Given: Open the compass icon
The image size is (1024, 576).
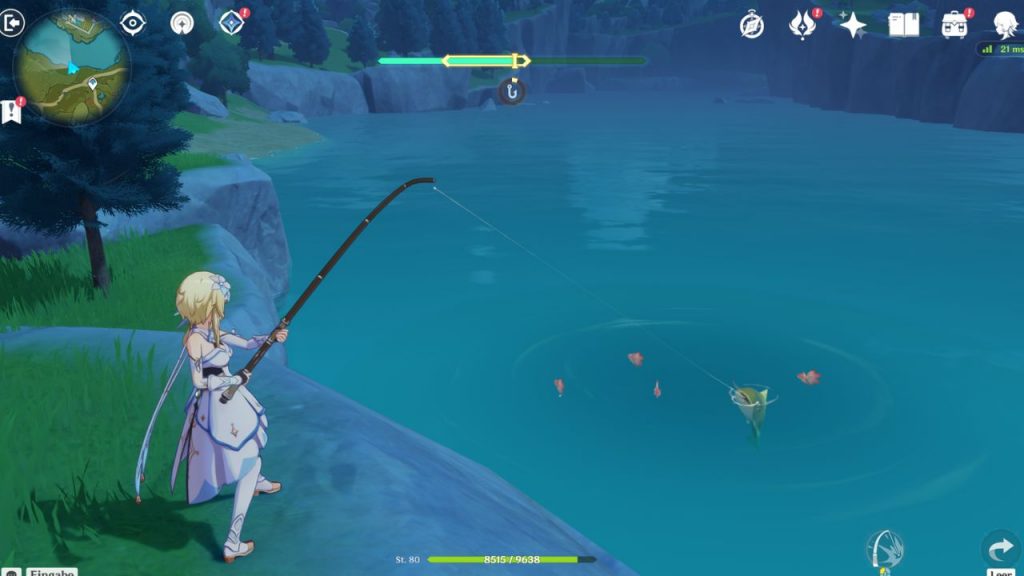Looking at the screenshot, I should click(752, 25).
